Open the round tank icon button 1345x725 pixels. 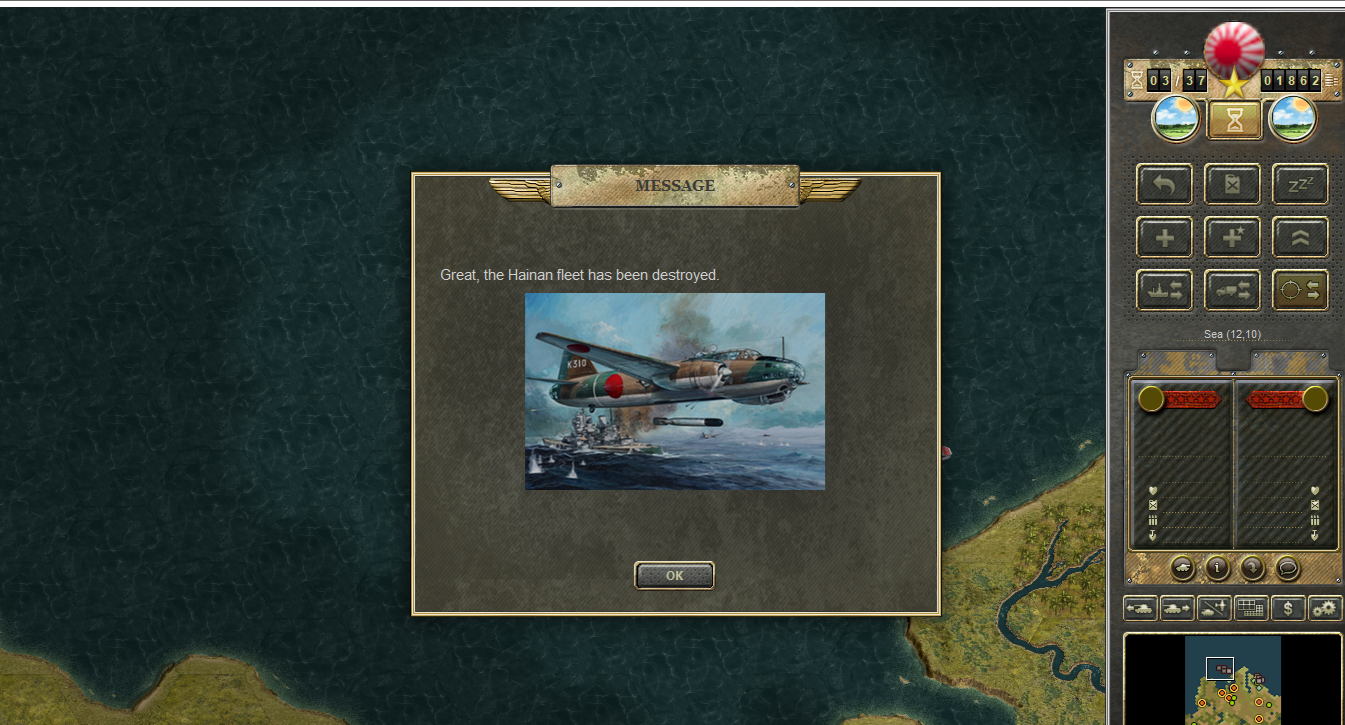click(1182, 568)
